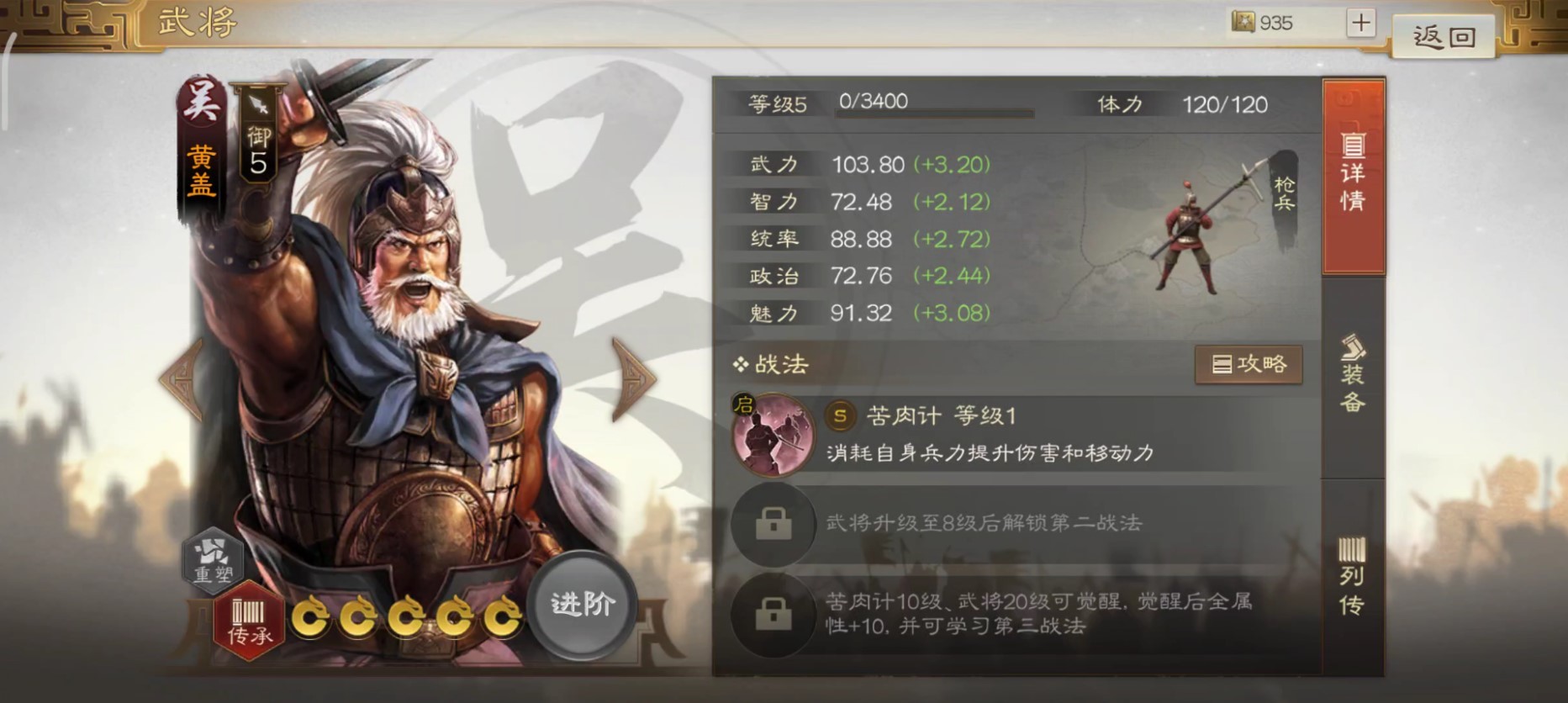Expand the 战法 tactics section header
The height and width of the screenshot is (703, 1568).
[770, 365]
